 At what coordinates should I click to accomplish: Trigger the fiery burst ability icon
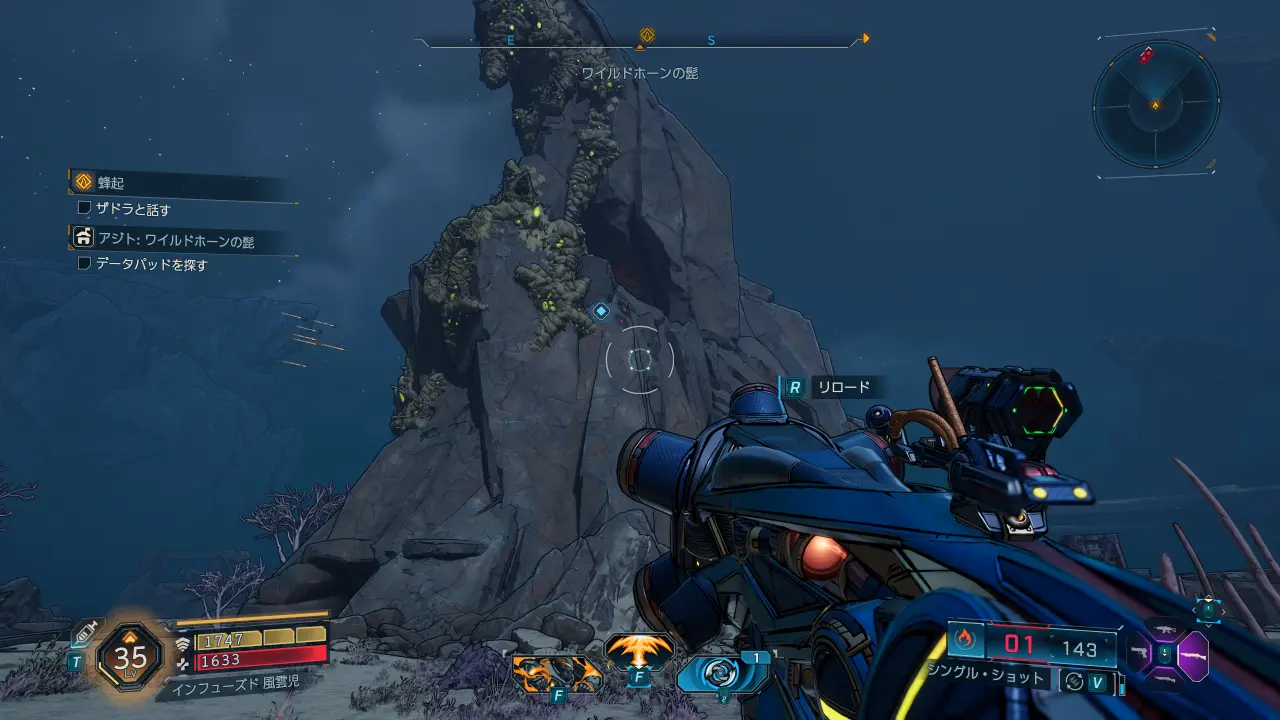click(x=638, y=653)
